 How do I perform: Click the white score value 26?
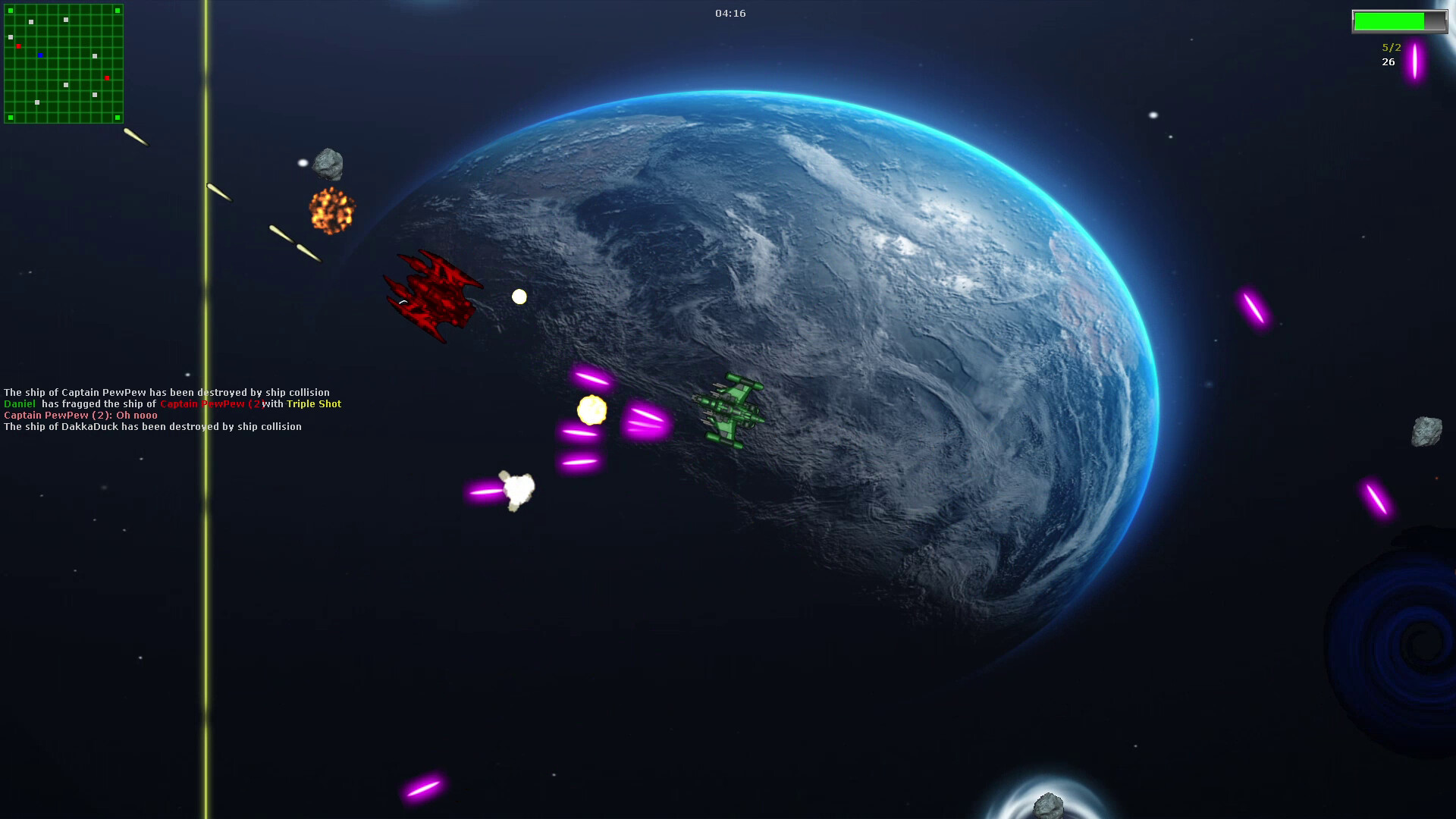pyautogui.click(x=1389, y=62)
